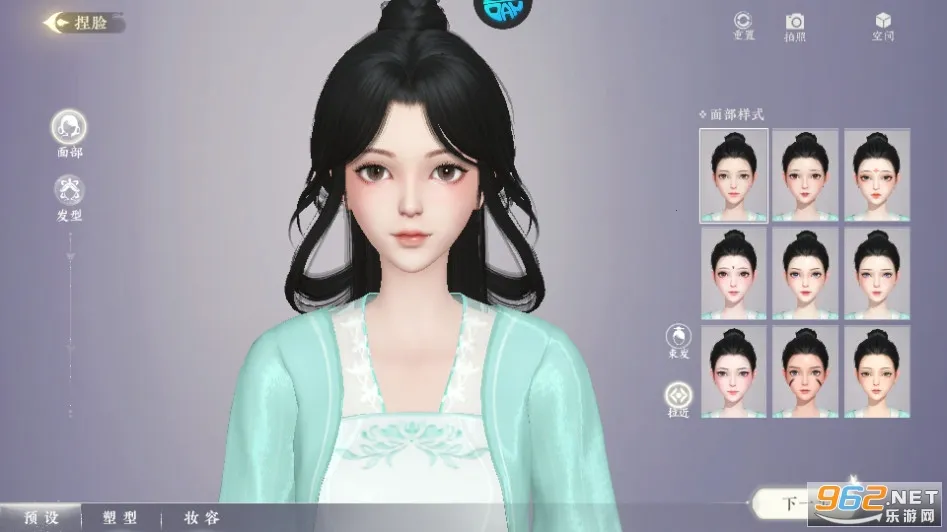Pick the face preset with black forehead dot

[734, 272]
